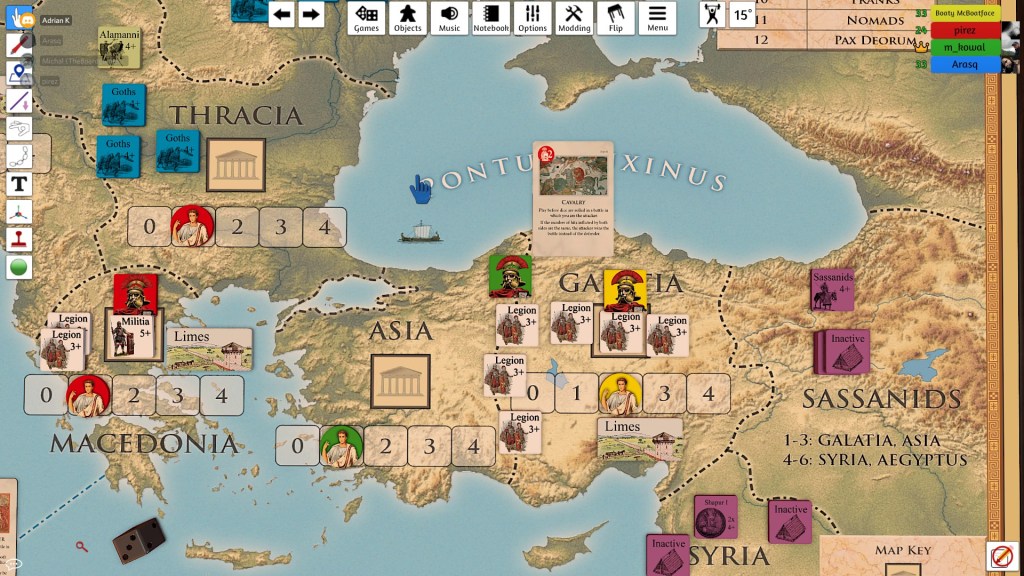The width and height of the screenshot is (1024, 576).
Task: Open the main Menu
Action: 657,17
